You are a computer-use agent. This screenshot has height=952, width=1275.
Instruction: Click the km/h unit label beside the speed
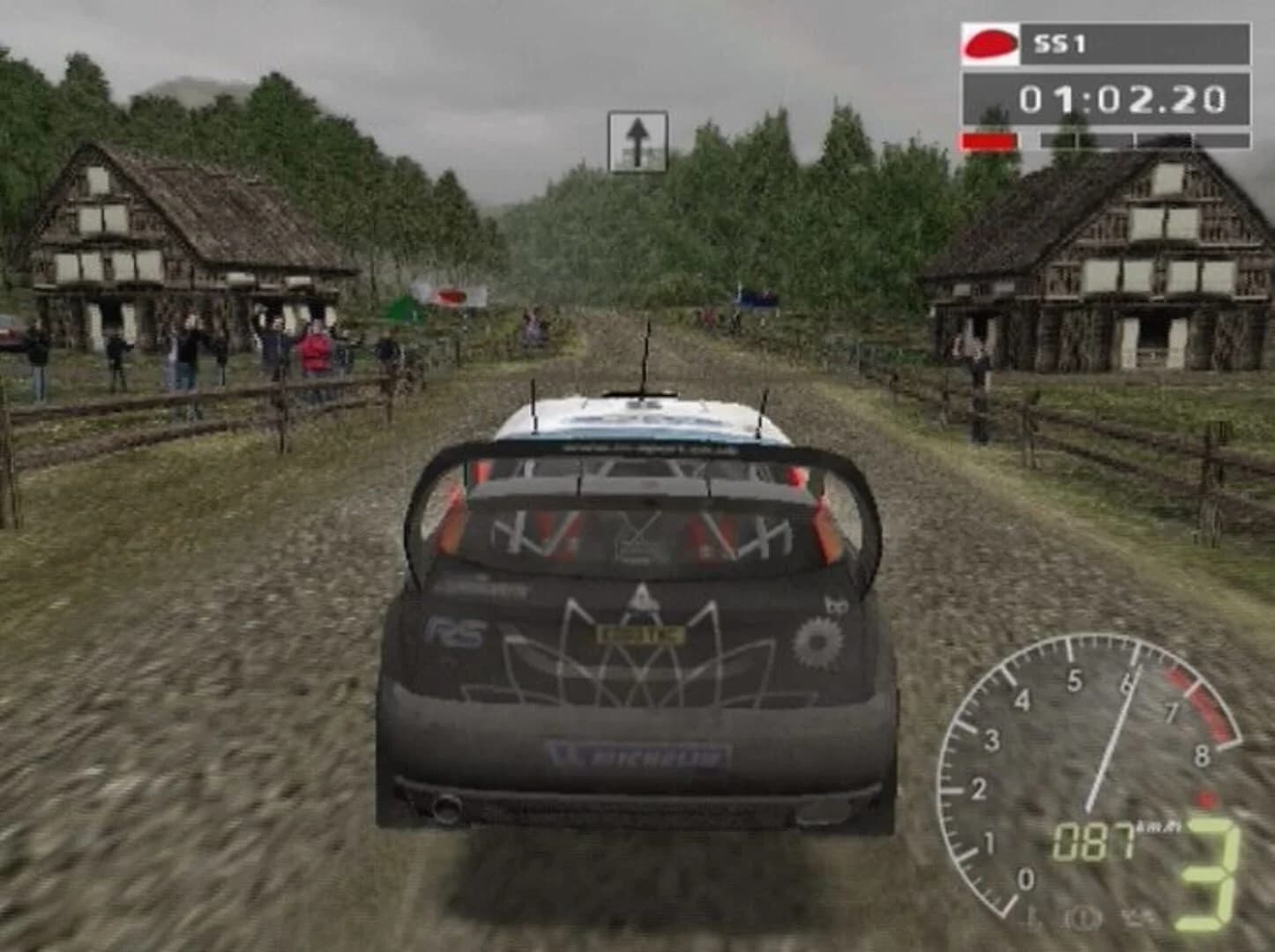[1158, 825]
